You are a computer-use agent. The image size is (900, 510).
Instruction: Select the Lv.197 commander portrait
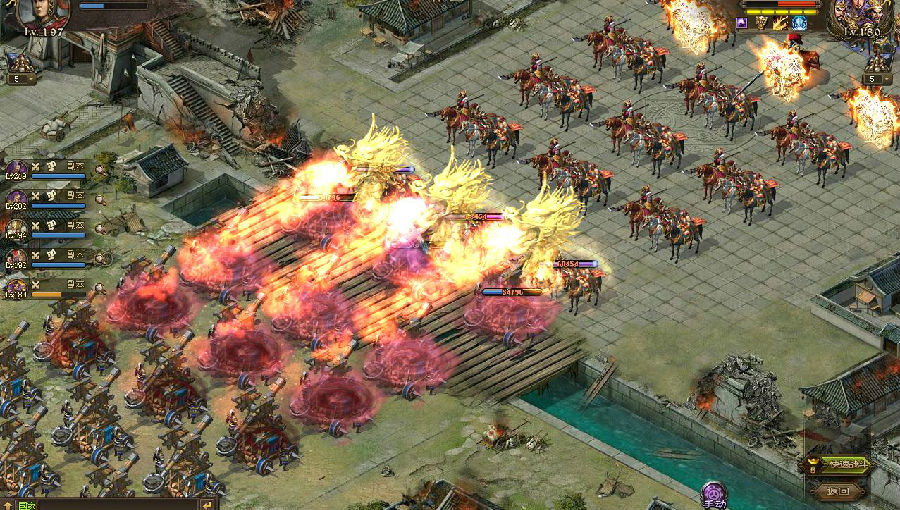(x=44, y=14)
